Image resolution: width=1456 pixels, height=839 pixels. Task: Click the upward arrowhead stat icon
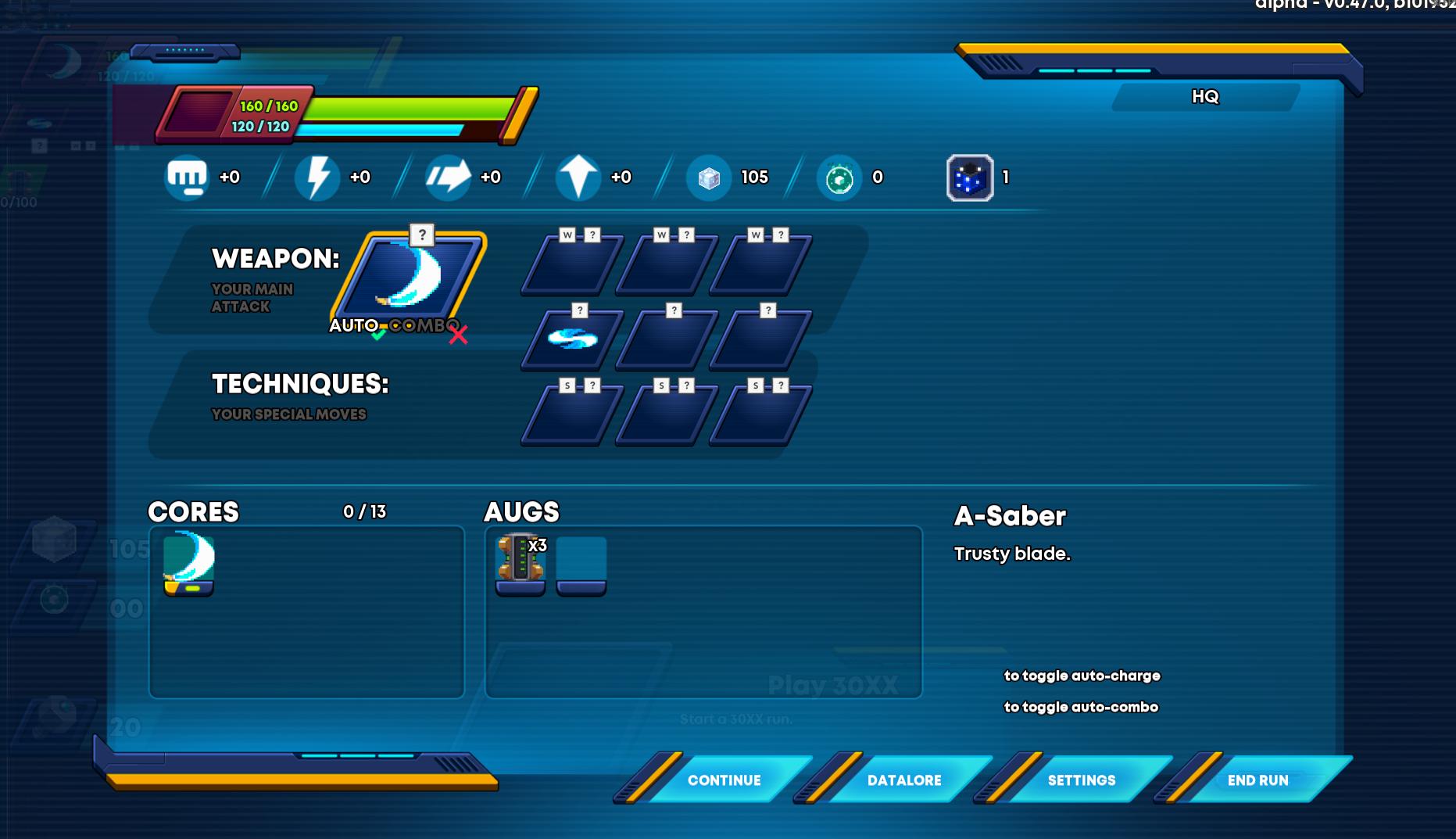pos(578,177)
